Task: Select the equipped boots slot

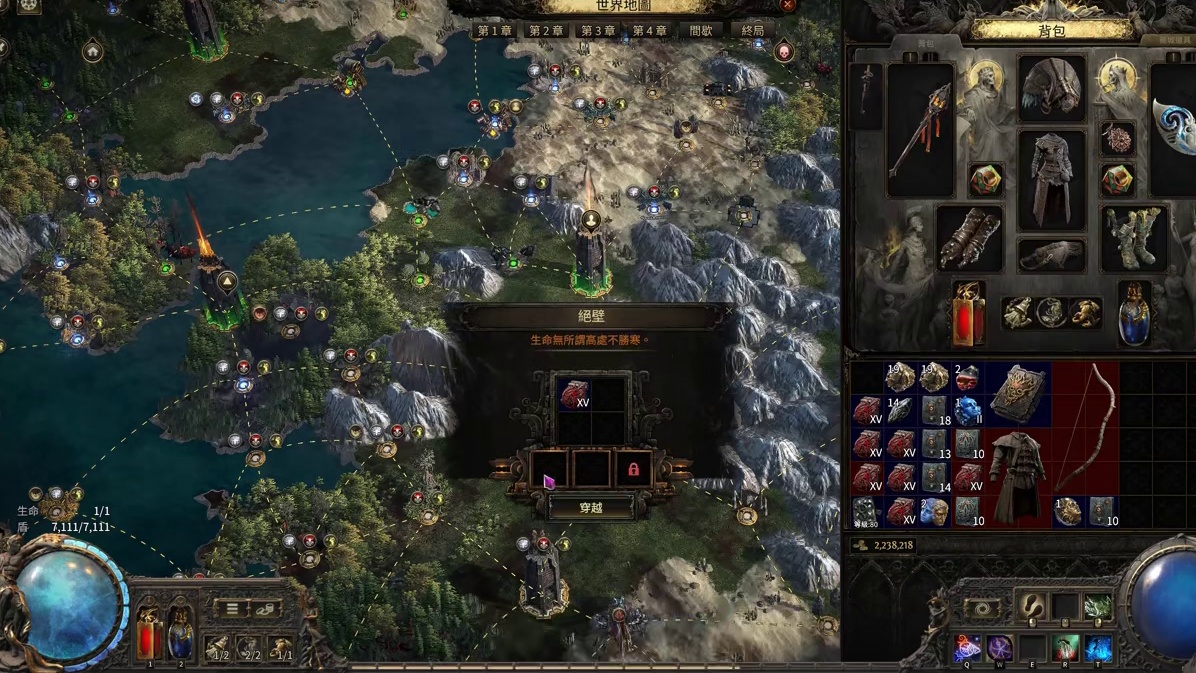Action: click(x=1134, y=240)
